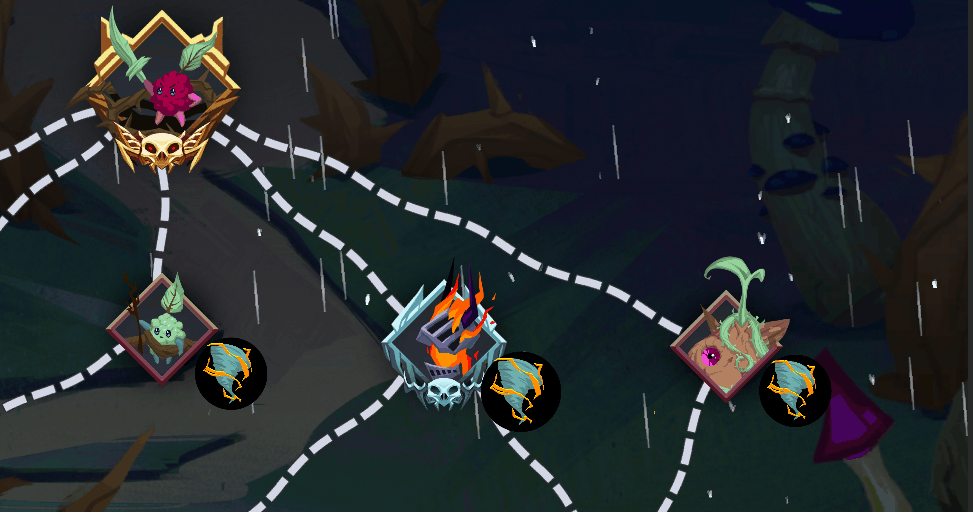
Task: Inspect the tornado icon beside the flaming skull
Action: click(520, 390)
